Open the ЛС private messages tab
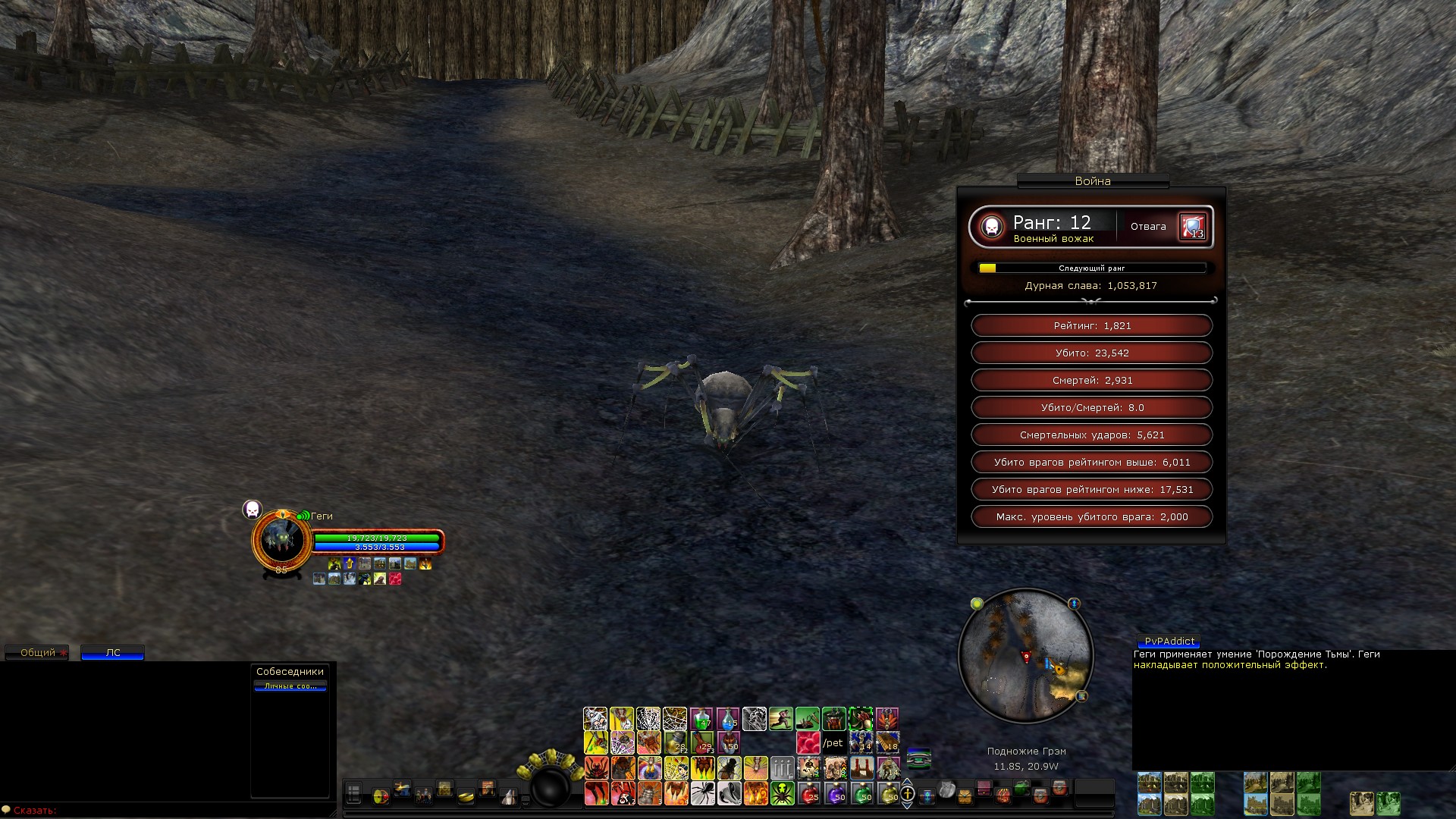This screenshot has height=819, width=1456. 112,653
